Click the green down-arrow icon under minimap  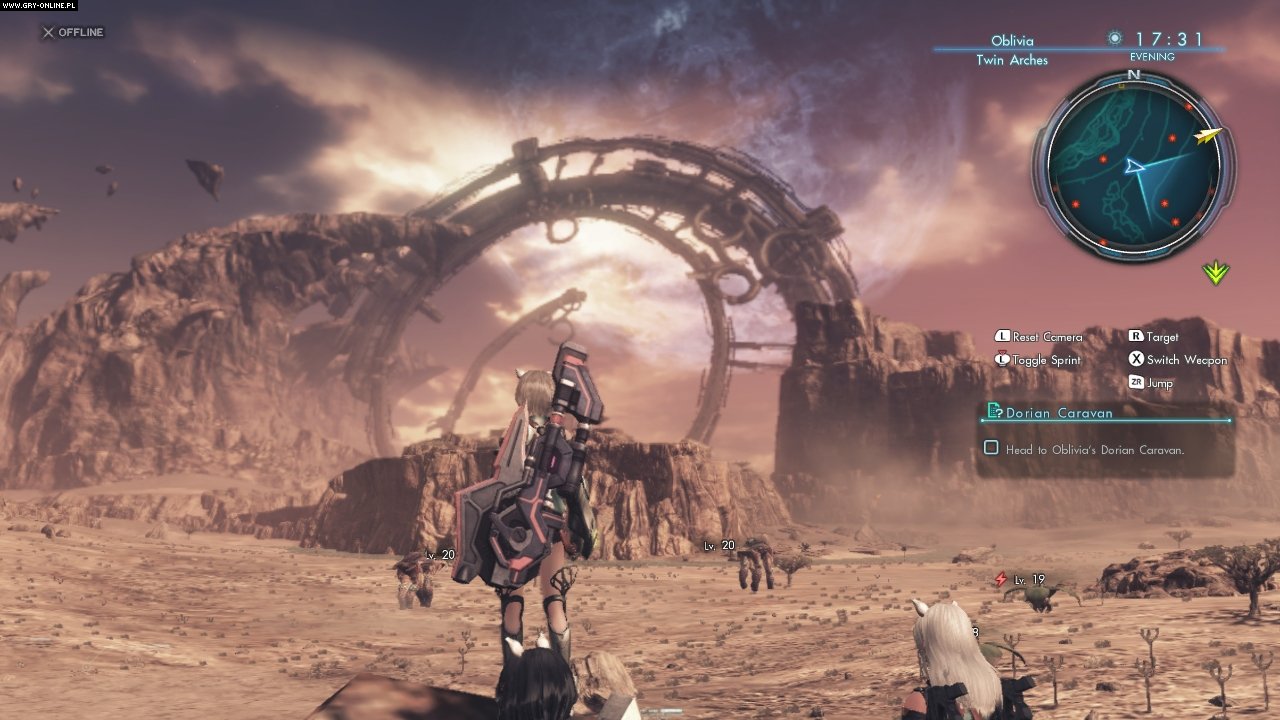(1216, 272)
